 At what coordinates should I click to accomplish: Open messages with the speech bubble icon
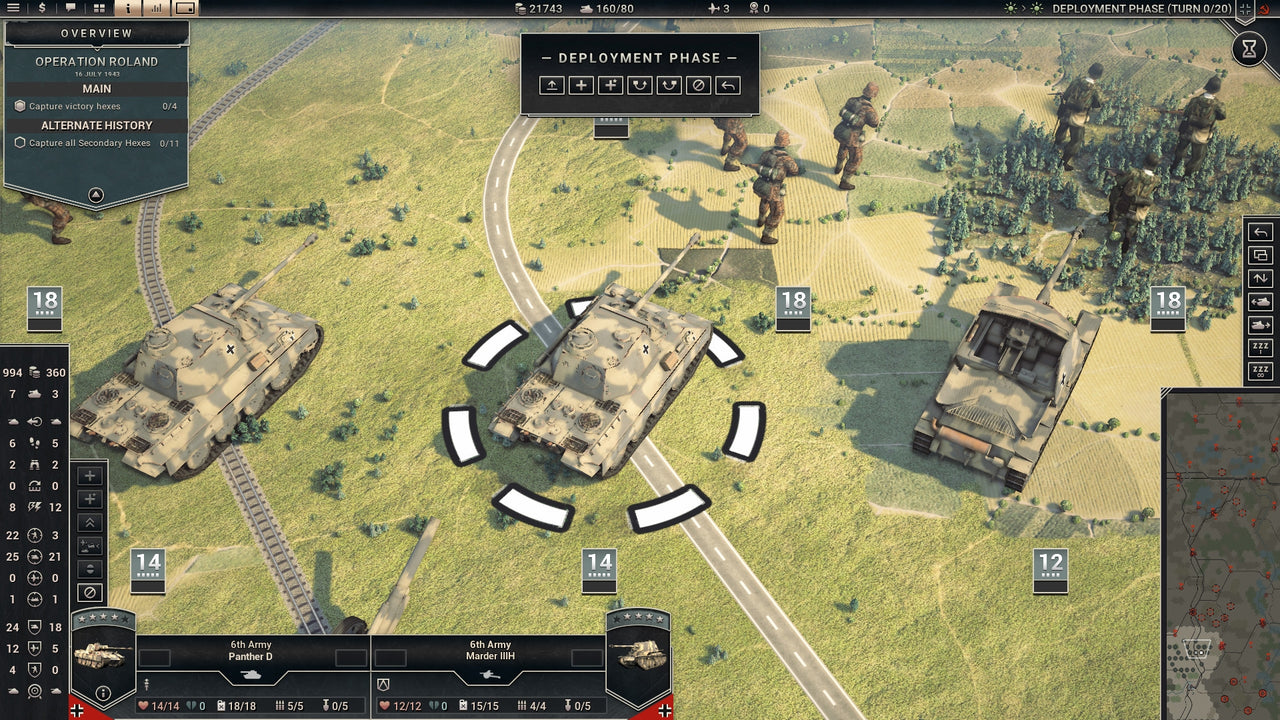[x=70, y=9]
